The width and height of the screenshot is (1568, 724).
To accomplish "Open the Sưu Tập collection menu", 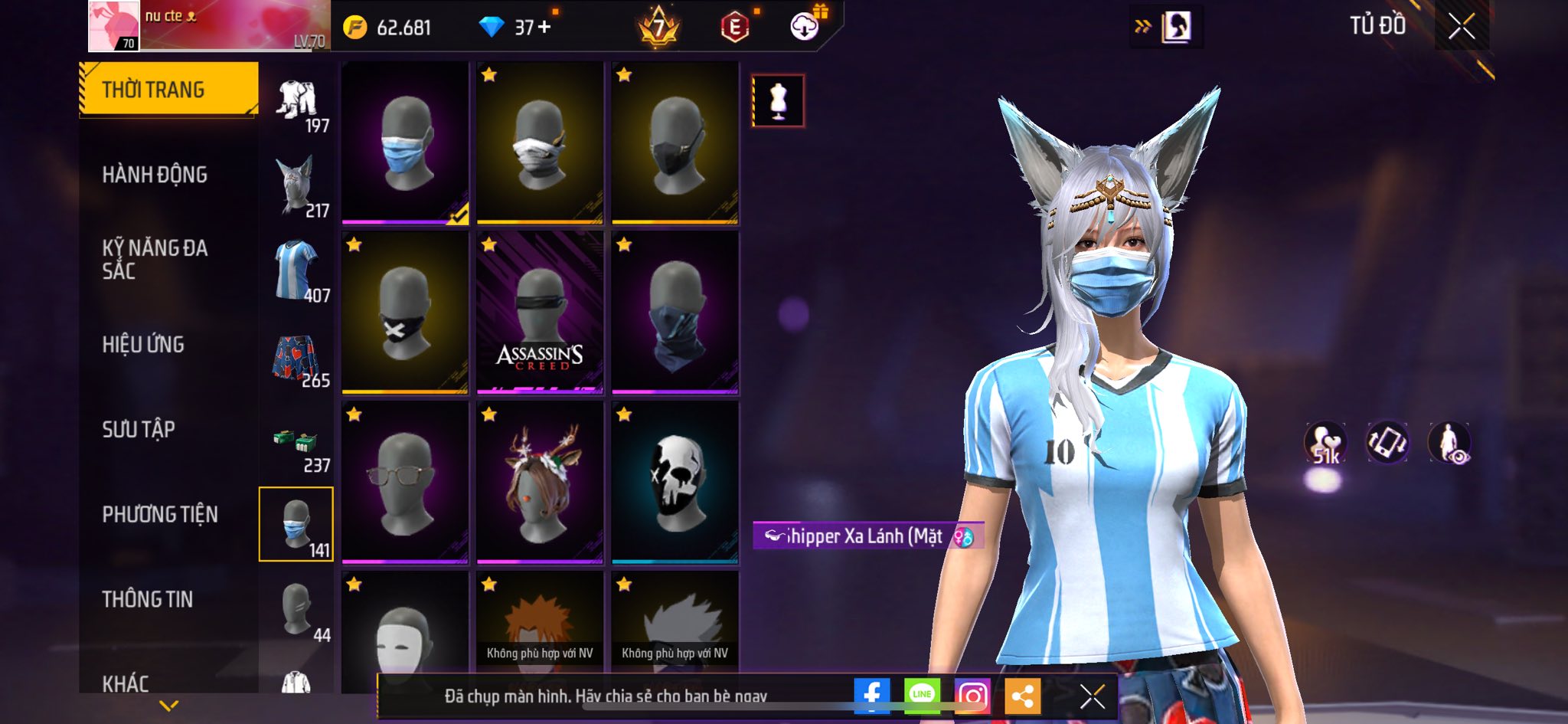I will pos(139,429).
